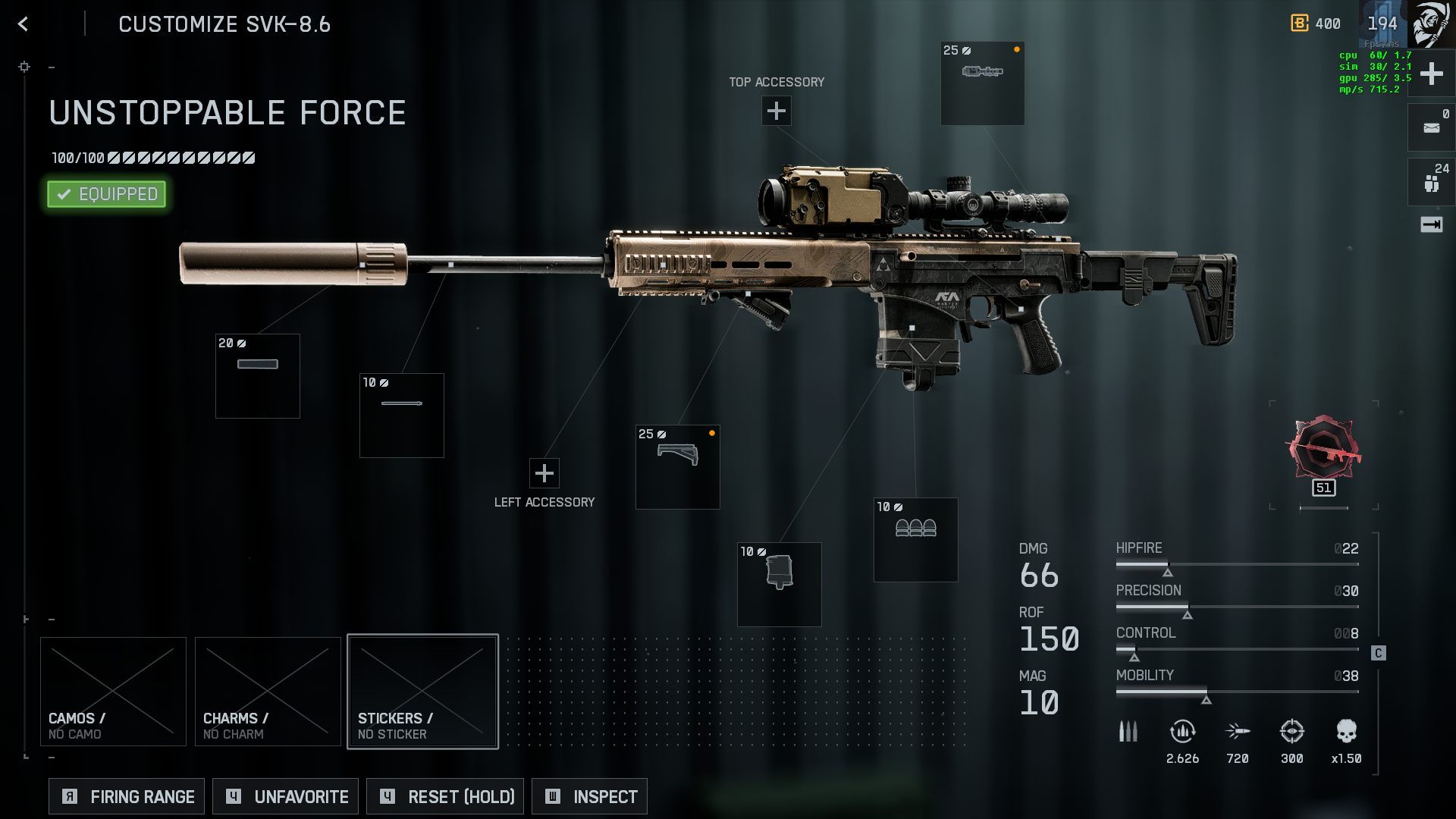
Task: Select the scope attachment slot
Action: click(982, 83)
